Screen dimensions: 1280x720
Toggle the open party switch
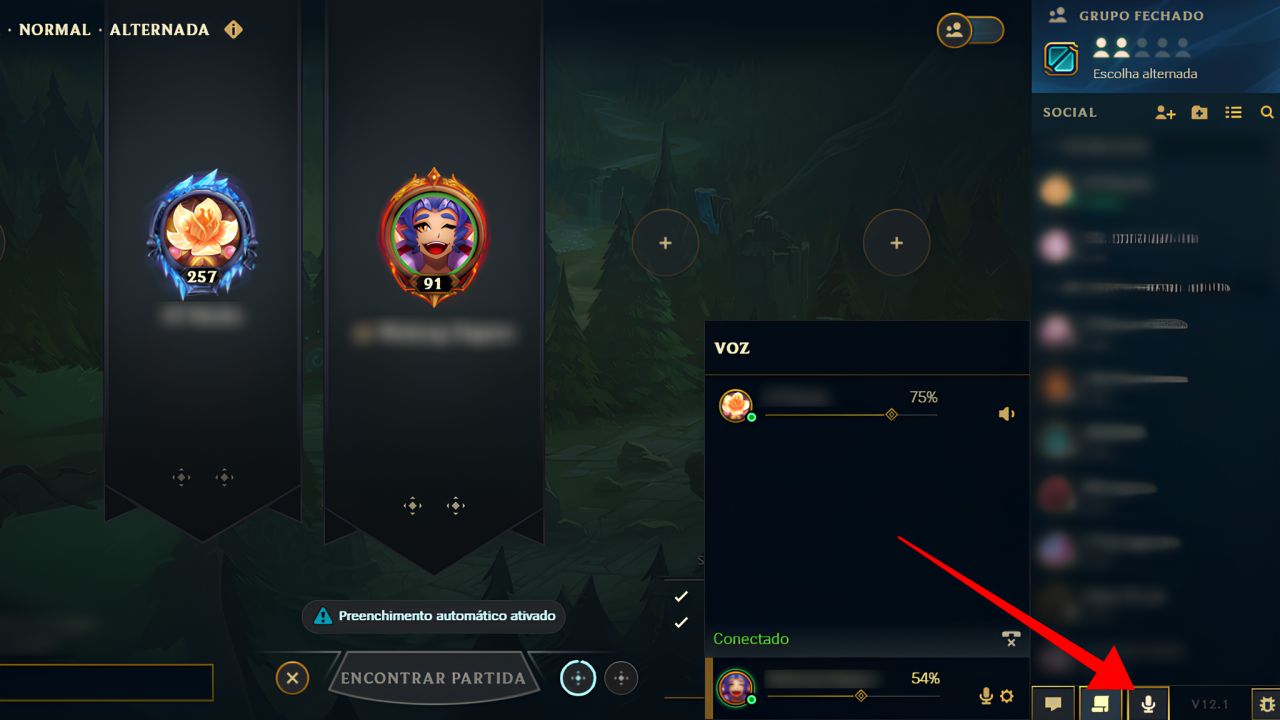tap(970, 30)
